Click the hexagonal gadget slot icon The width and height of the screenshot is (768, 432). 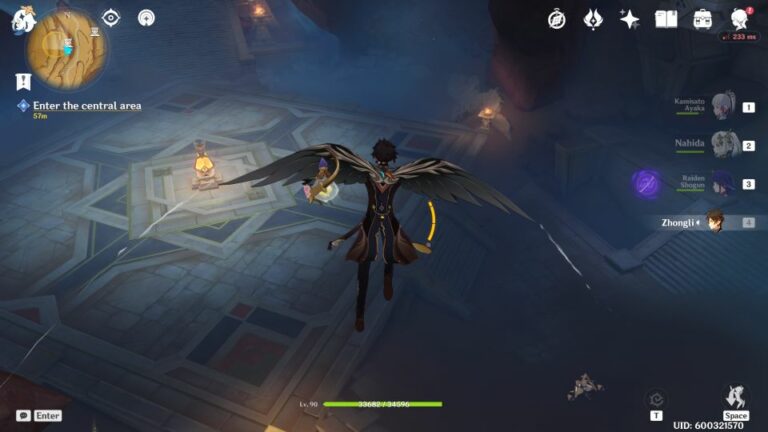[656, 398]
